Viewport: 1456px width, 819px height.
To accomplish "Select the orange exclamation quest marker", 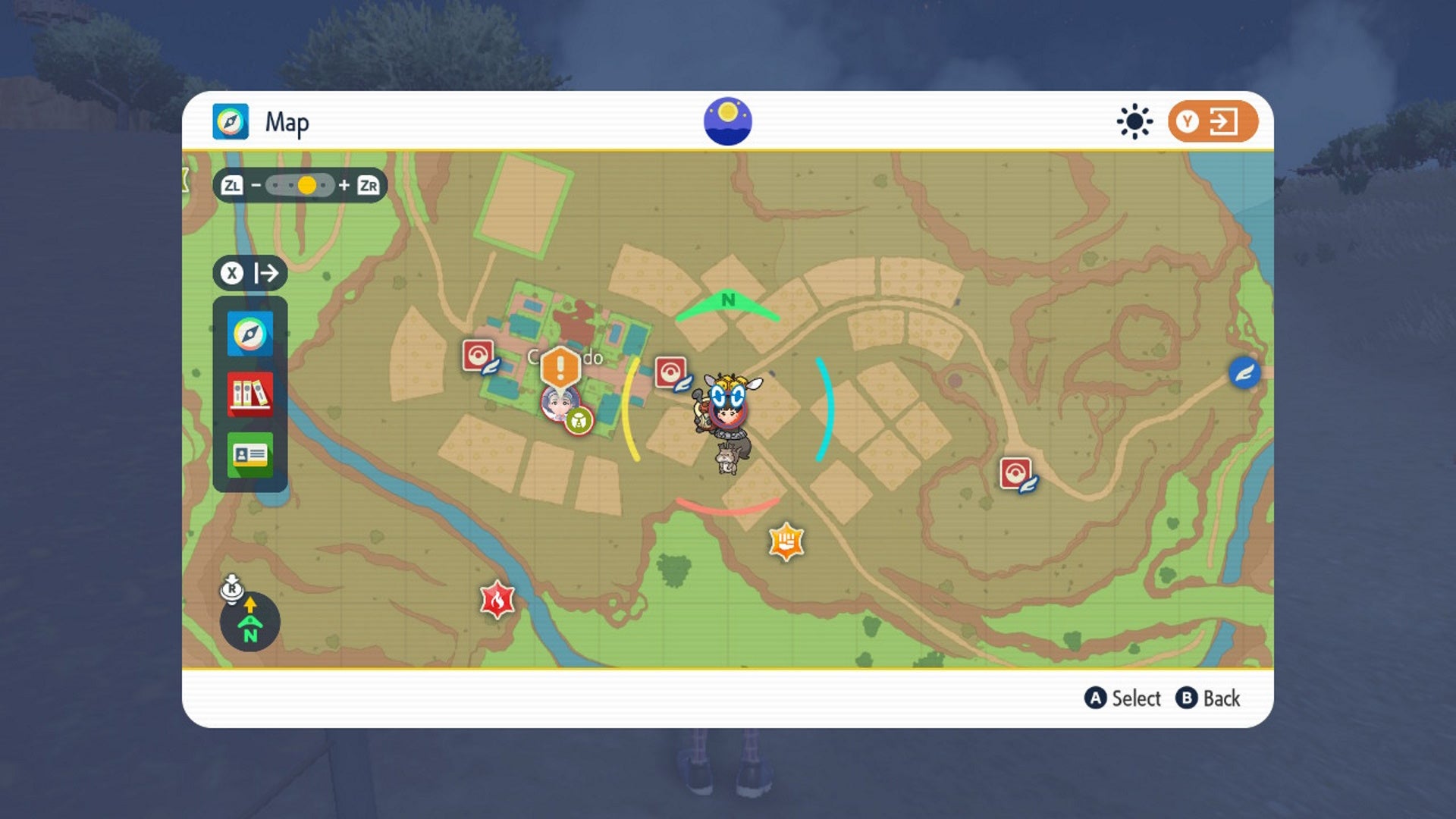I will [560, 368].
